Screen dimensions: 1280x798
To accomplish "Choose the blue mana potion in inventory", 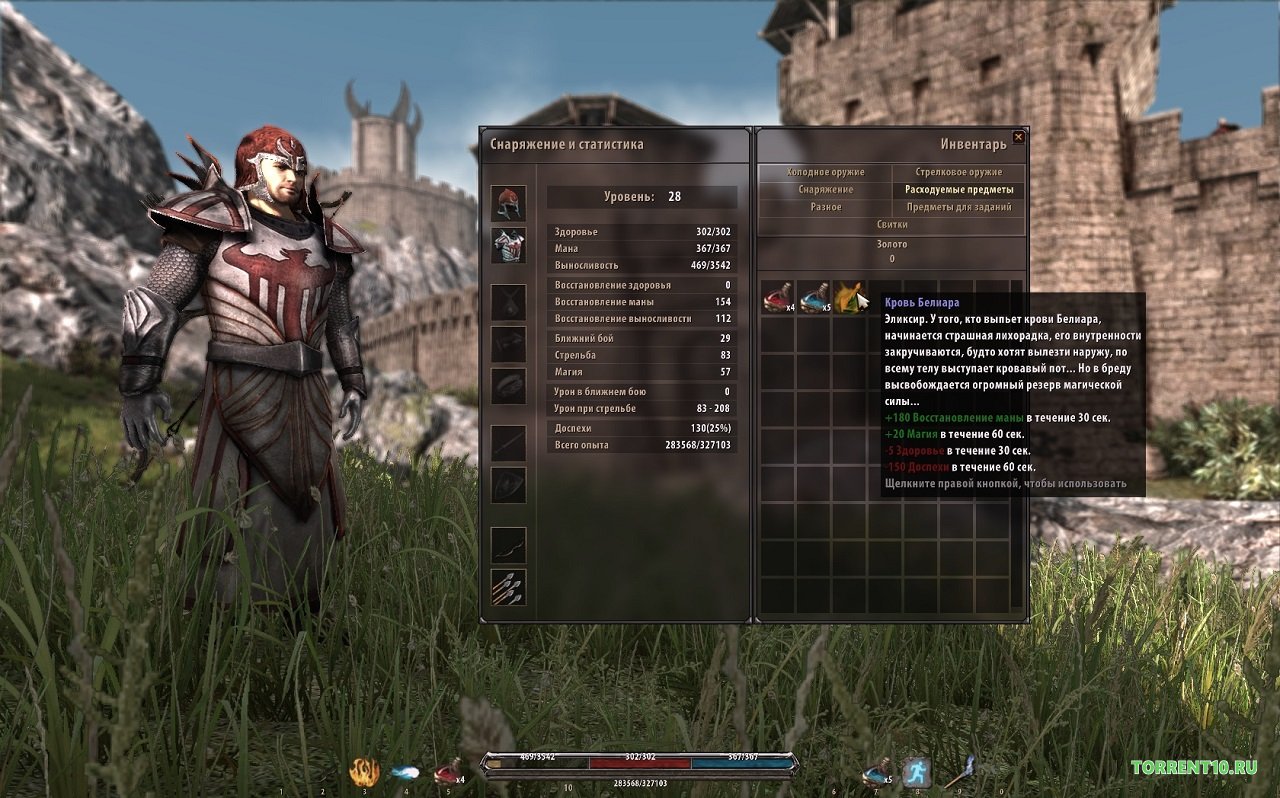I will (813, 297).
